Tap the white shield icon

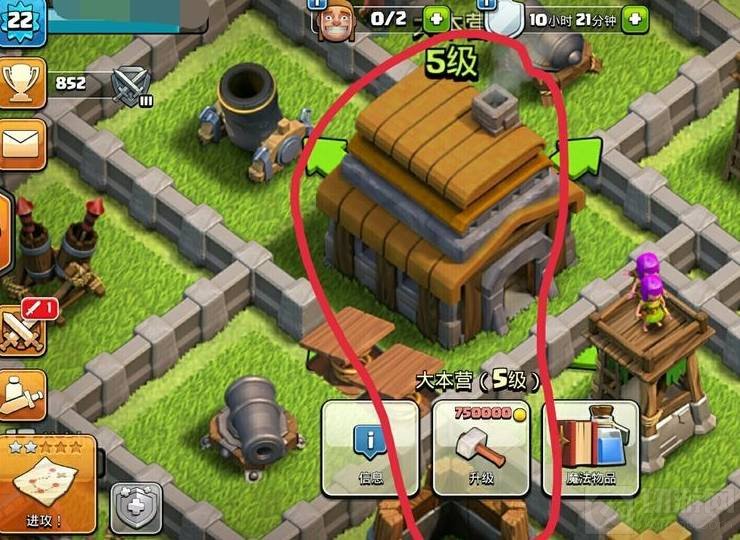[508, 18]
